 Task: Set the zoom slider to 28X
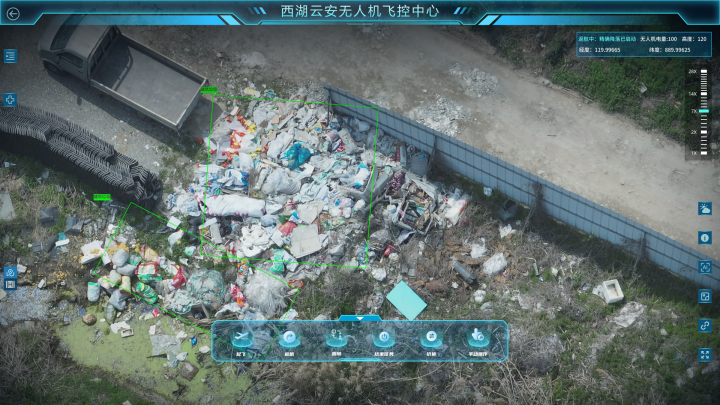coord(703,73)
